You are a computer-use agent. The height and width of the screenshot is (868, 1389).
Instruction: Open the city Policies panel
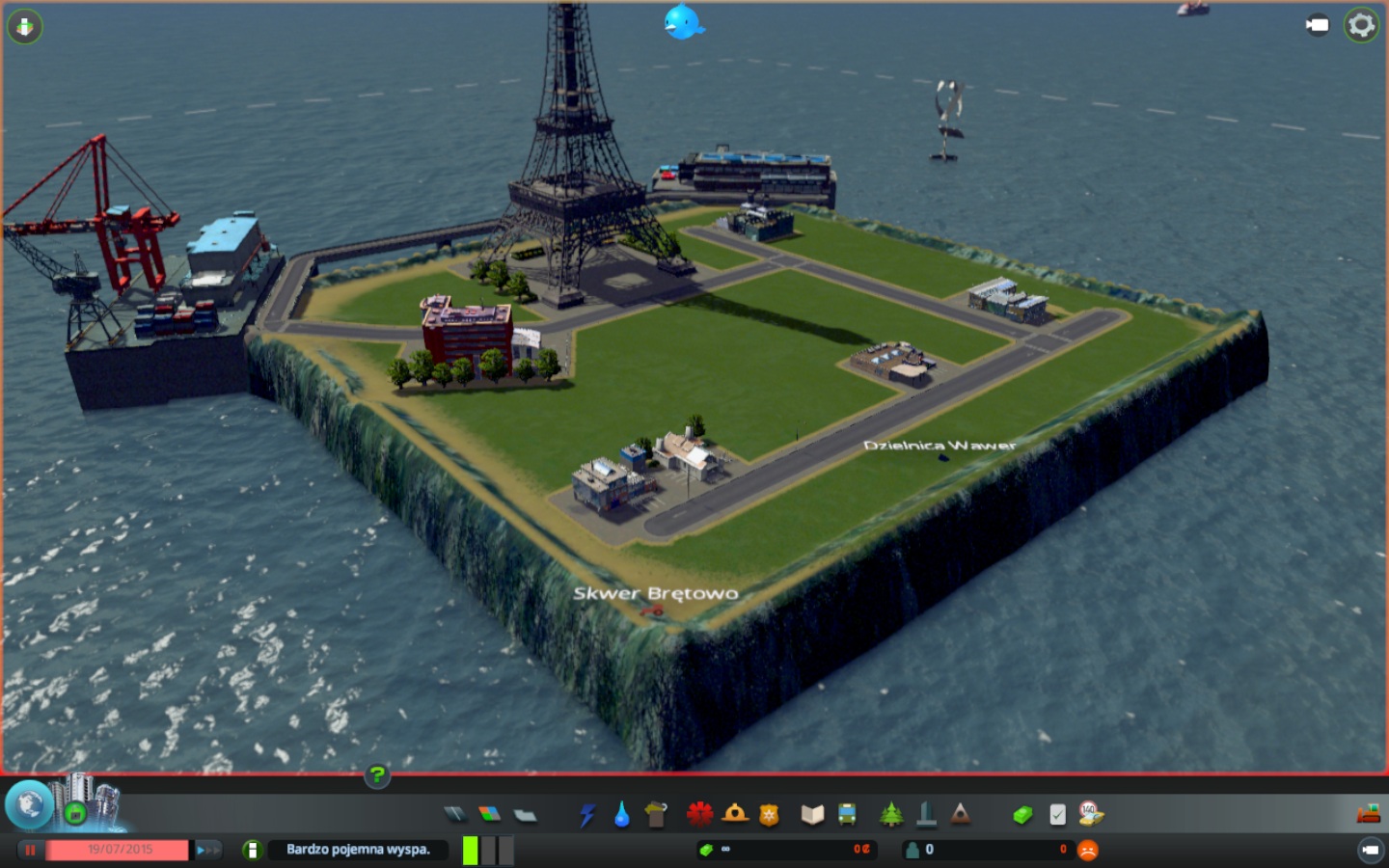pos(1057,815)
